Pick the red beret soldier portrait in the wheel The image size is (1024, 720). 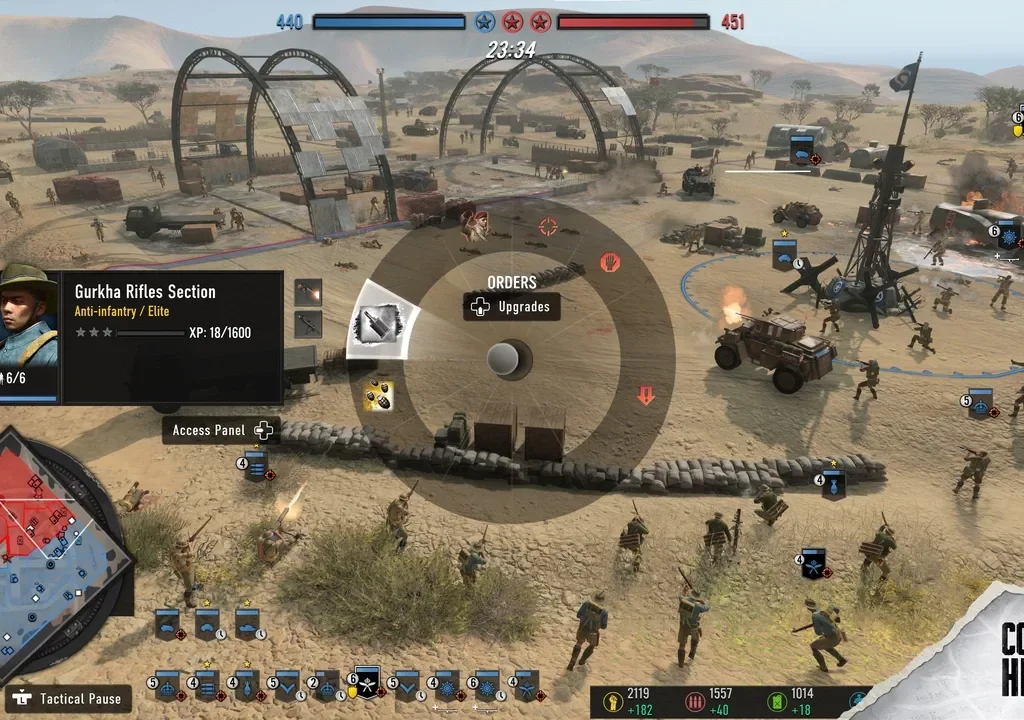(x=477, y=225)
